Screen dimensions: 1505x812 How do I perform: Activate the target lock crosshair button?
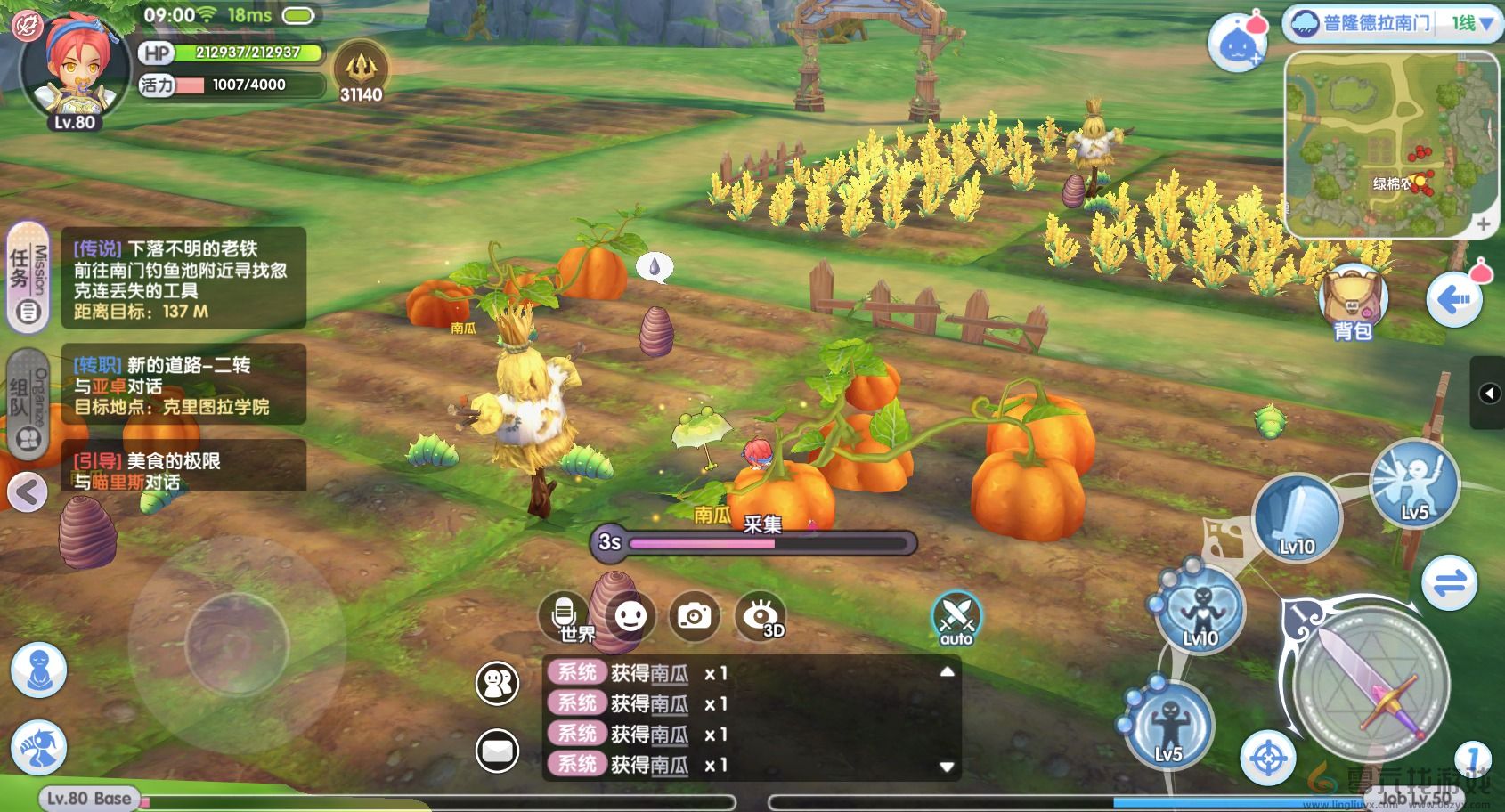[1268, 758]
